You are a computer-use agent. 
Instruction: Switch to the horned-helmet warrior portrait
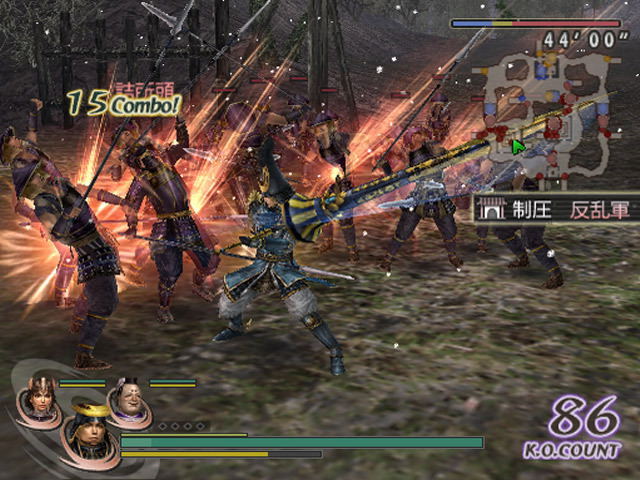37,397
